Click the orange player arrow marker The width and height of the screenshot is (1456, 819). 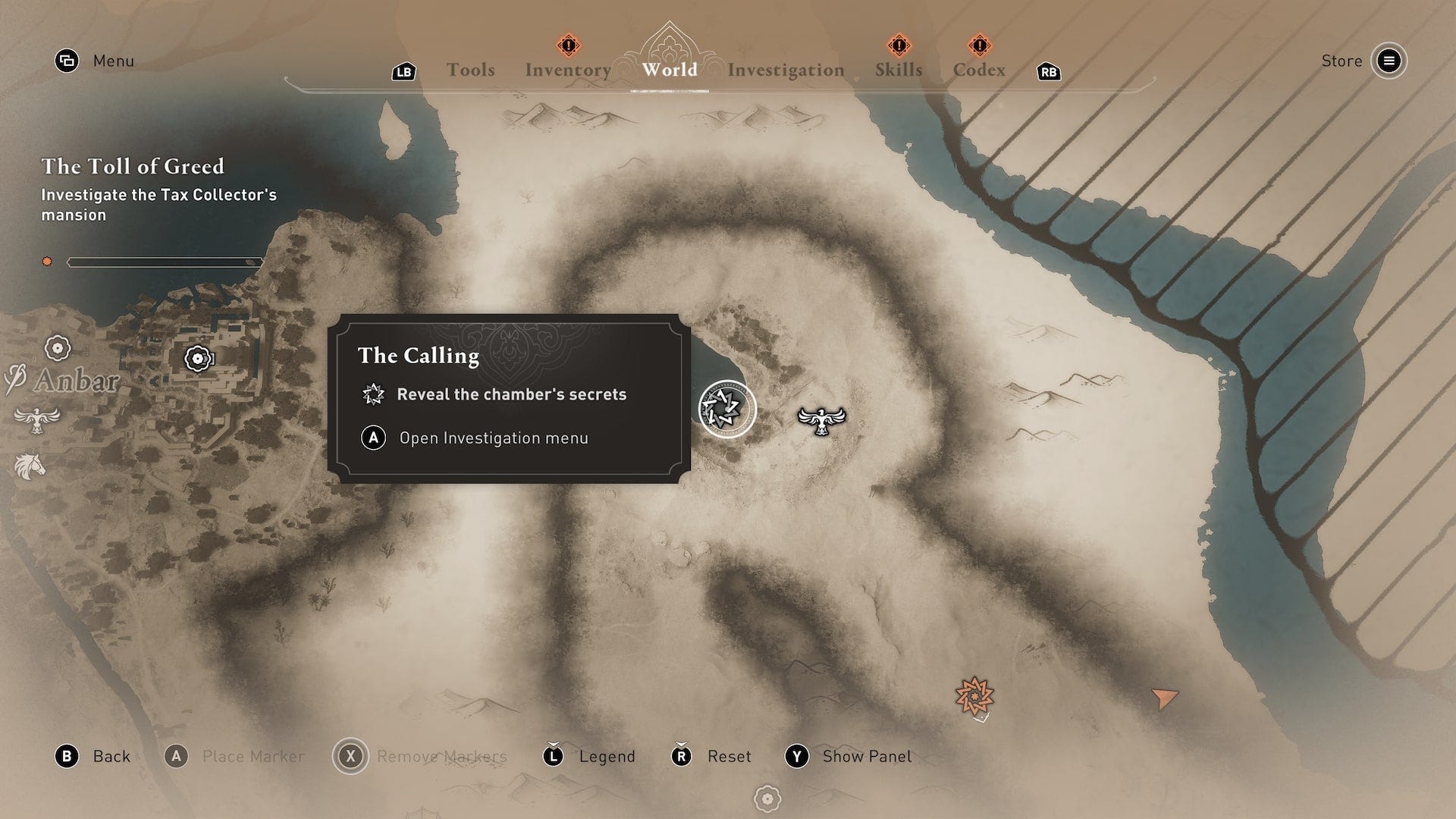tap(1164, 698)
